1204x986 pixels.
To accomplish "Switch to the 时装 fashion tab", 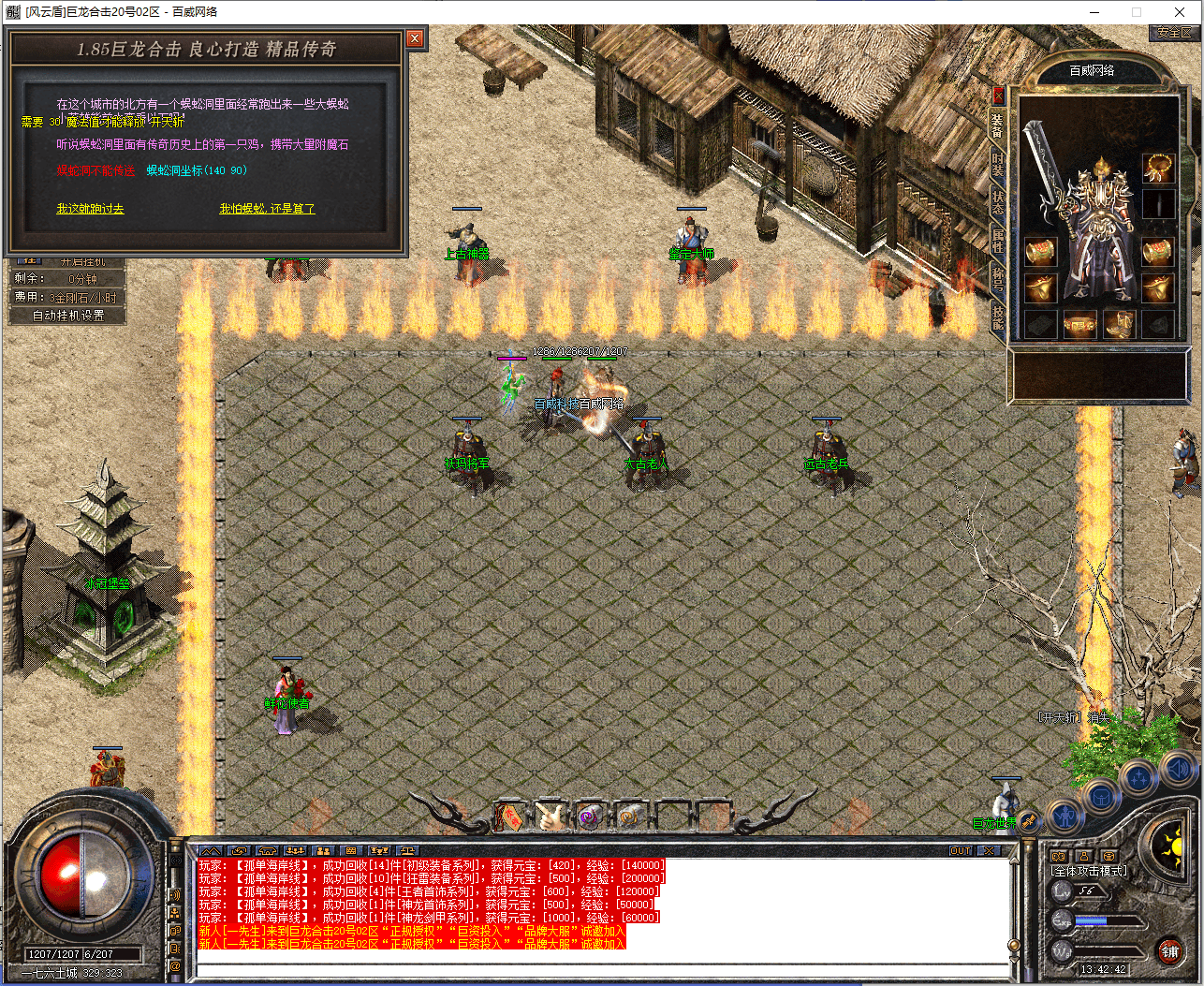I will tap(998, 166).
